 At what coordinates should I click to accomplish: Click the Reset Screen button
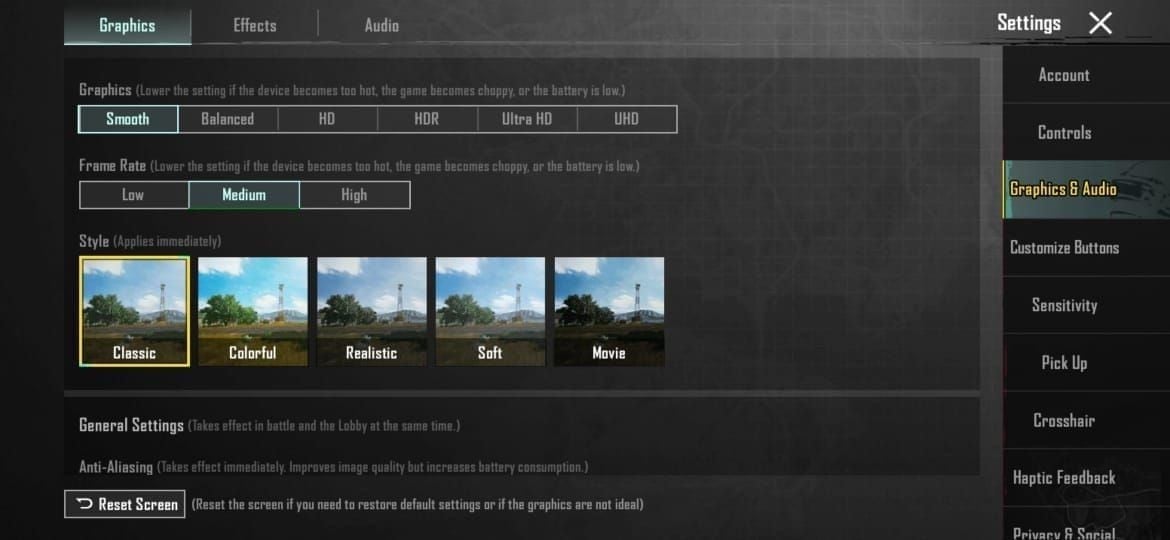pyautogui.click(x=125, y=504)
